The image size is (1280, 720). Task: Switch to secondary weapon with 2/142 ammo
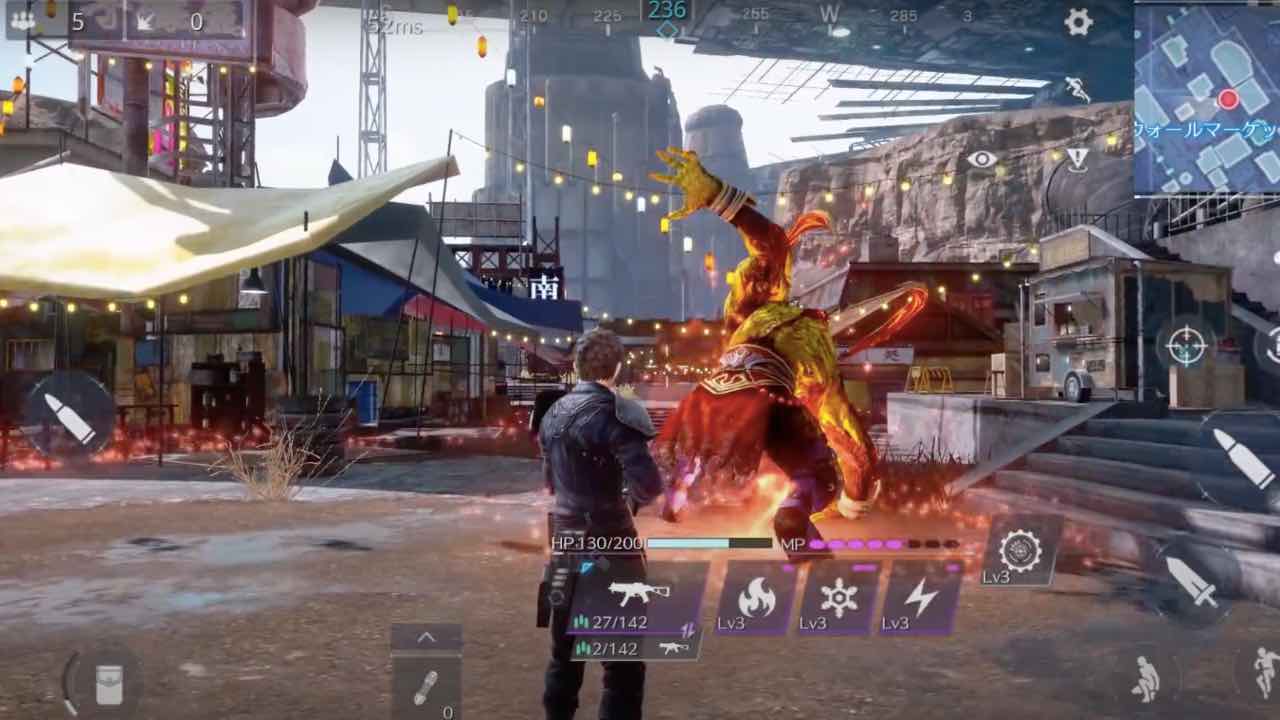point(635,648)
